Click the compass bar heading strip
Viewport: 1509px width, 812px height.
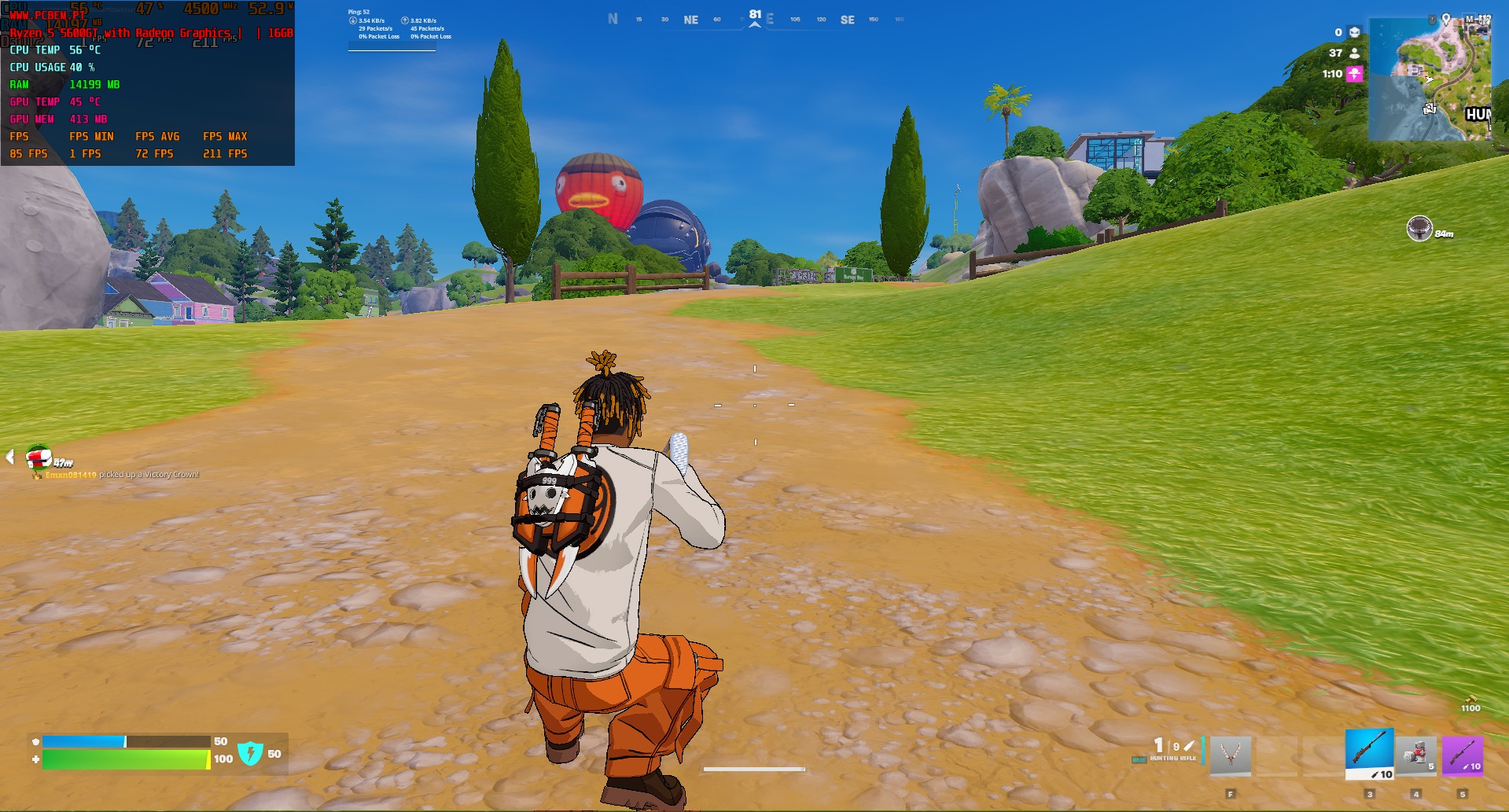pyautogui.click(x=755, y=20)
